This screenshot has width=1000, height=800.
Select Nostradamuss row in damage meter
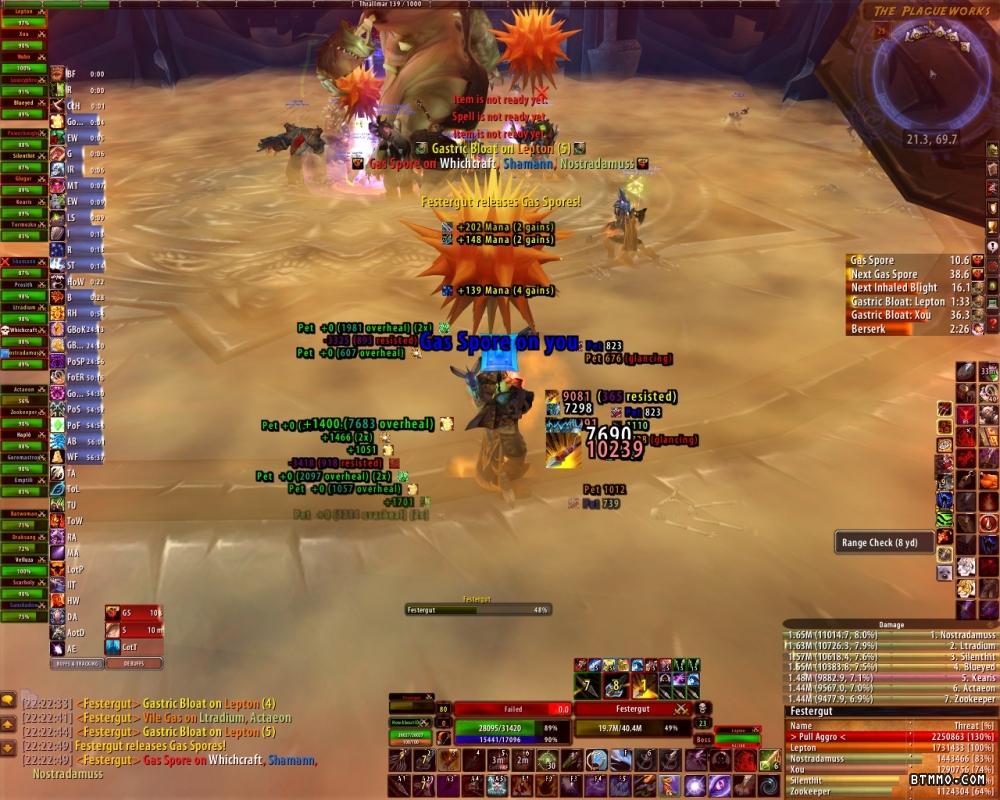(890, 635)
